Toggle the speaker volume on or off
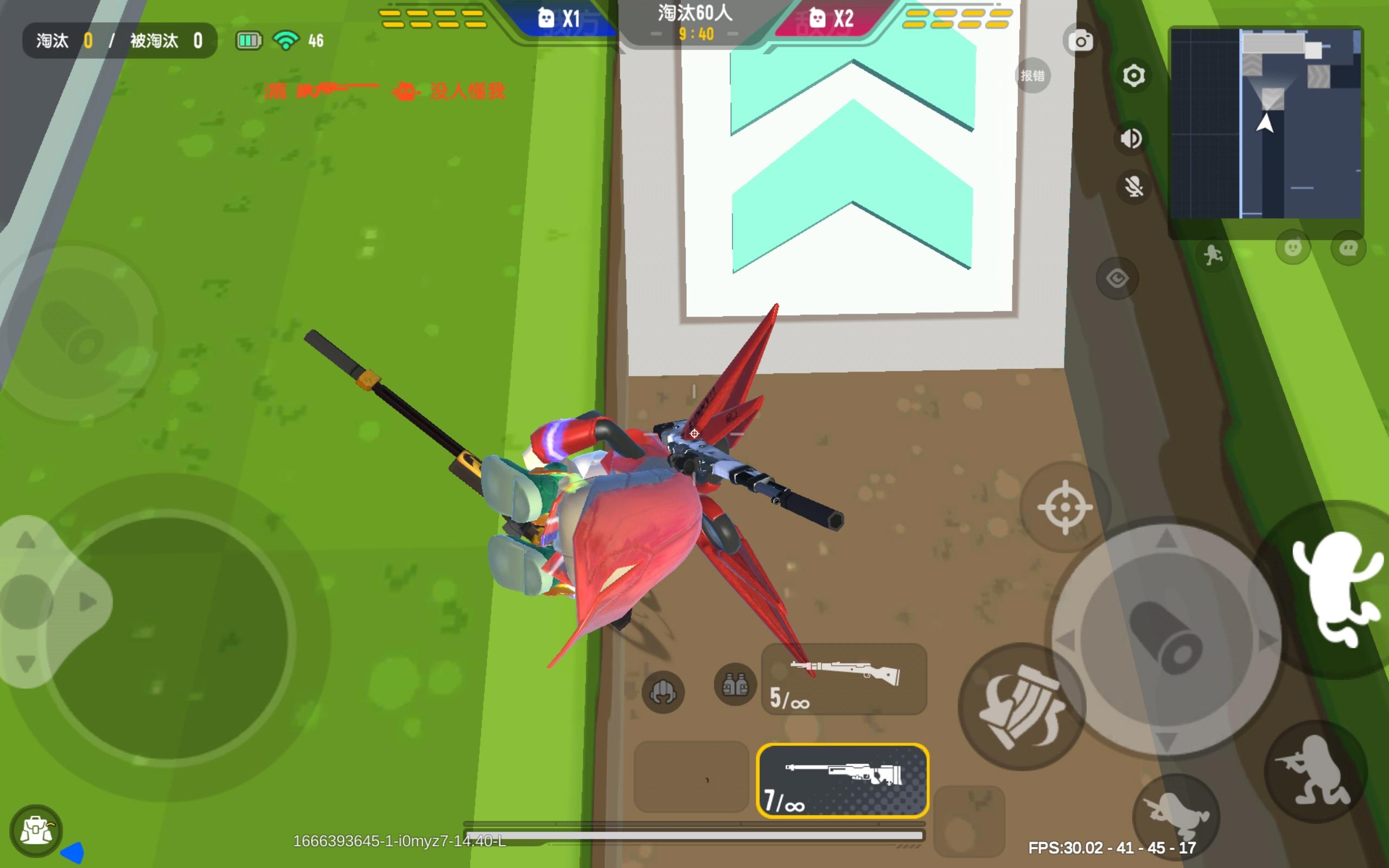Viewport: 1389px width, 868px height. tap(1130, 138)
